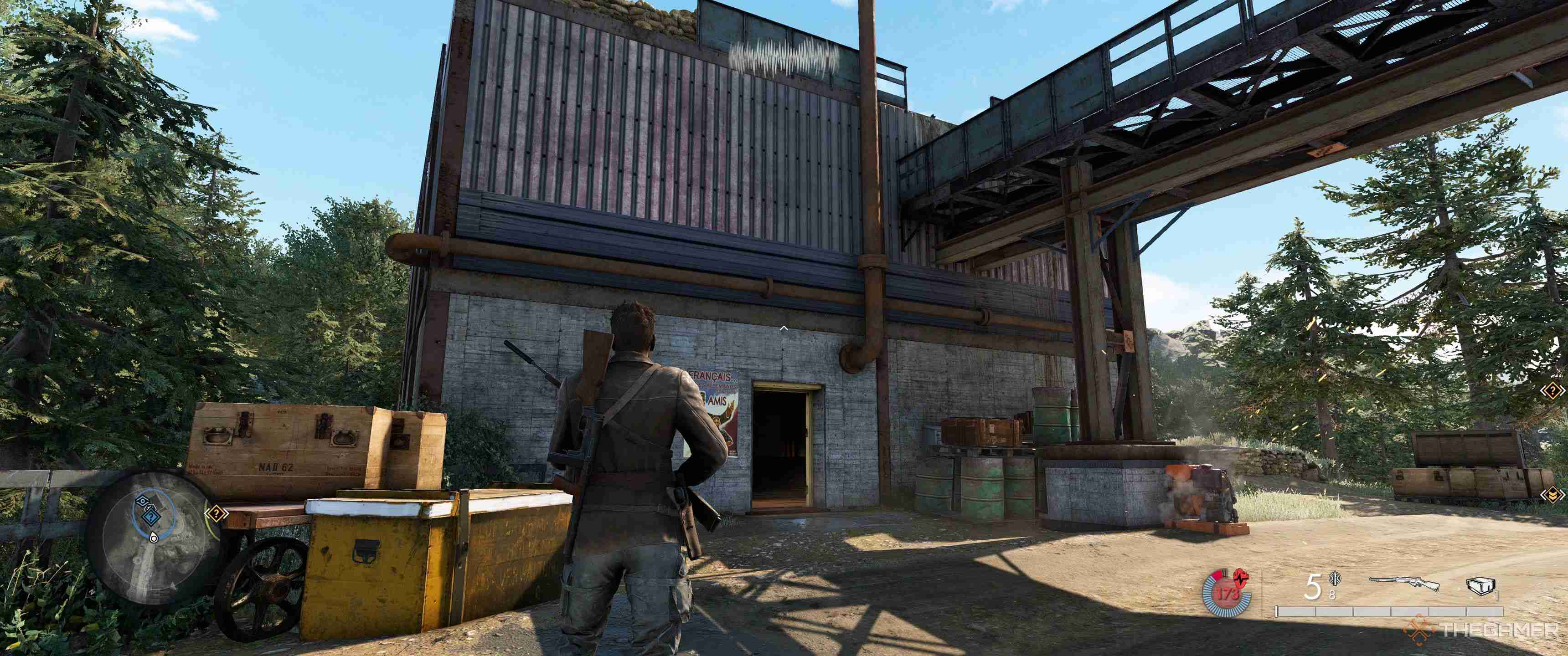Click the blue objective diamond on the minimap
The height and width of the screenshot is (656, 1568).
pyautogui.click(x=152, y=517)
